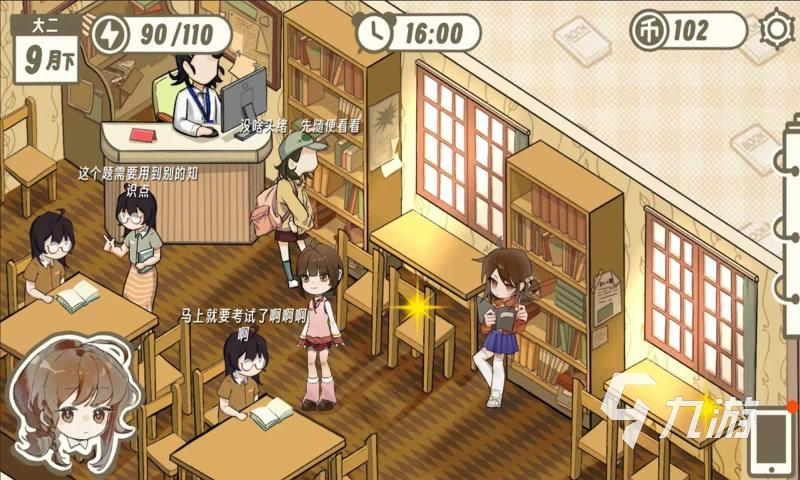Open the settings gear menu
This screenshot has height=480, width=800.
[x=776, y=29]
